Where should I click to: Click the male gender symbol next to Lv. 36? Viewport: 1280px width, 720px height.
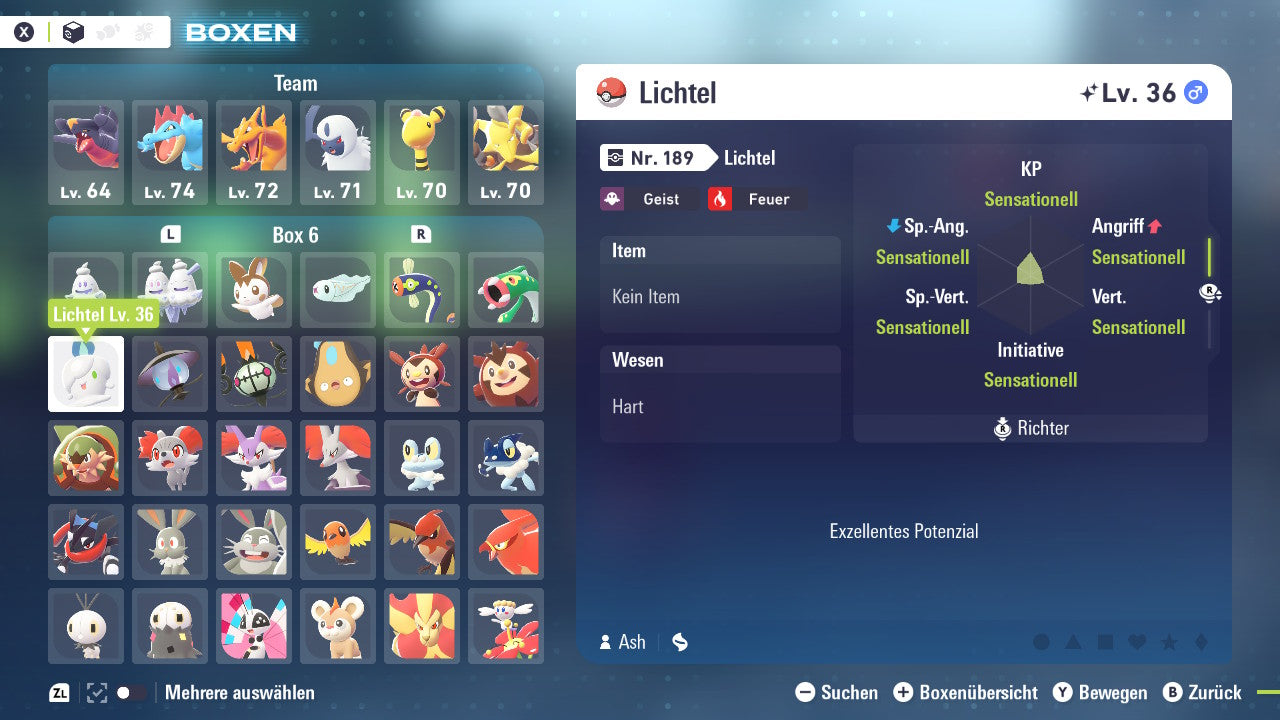point(1197,92)
